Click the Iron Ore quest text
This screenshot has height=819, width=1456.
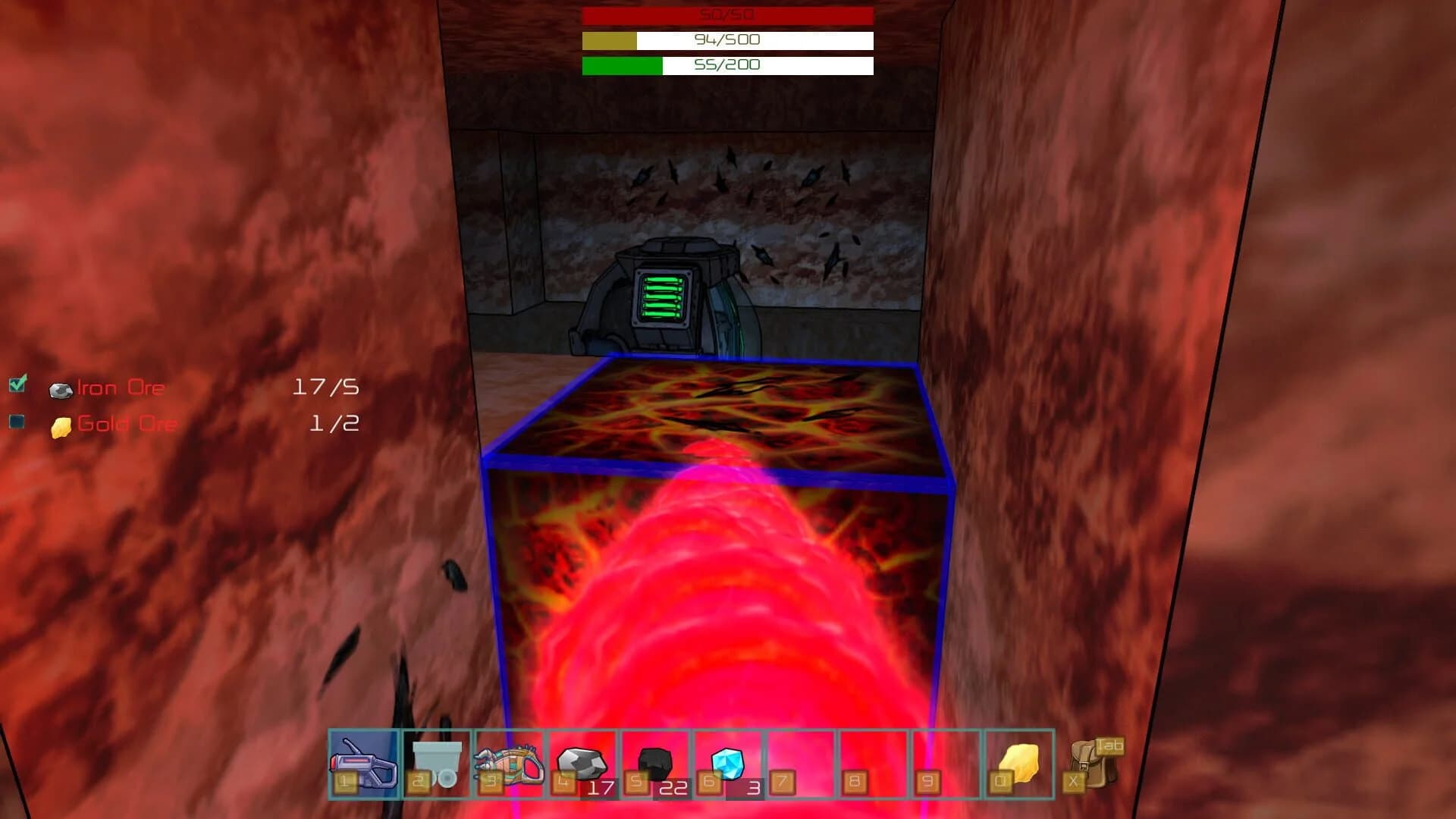tap(121, 387)
